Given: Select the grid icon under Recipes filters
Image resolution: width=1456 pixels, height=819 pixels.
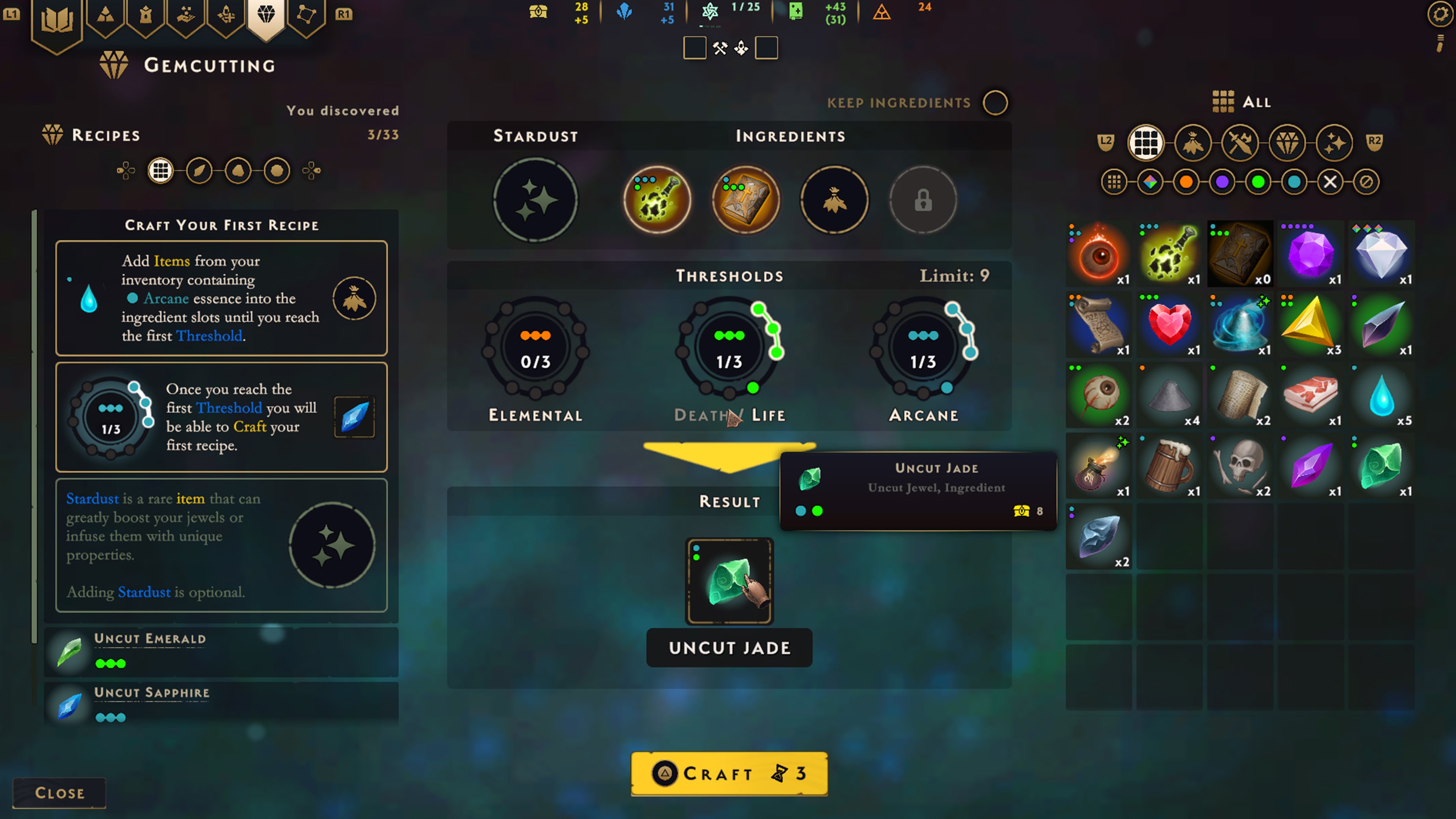Looking at the screenshot, I should [x=160, y=171].
